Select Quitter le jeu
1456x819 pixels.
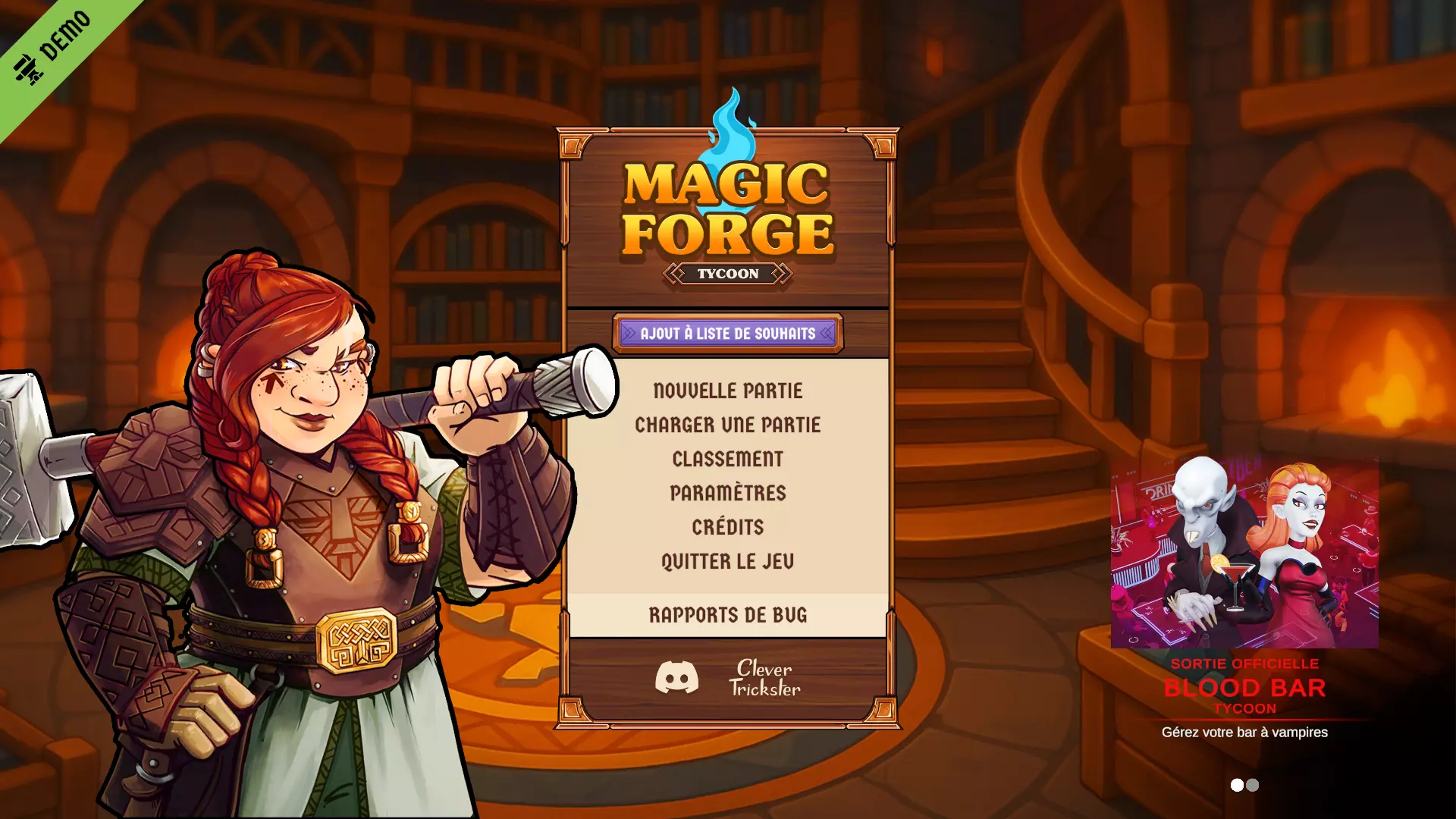727,562
